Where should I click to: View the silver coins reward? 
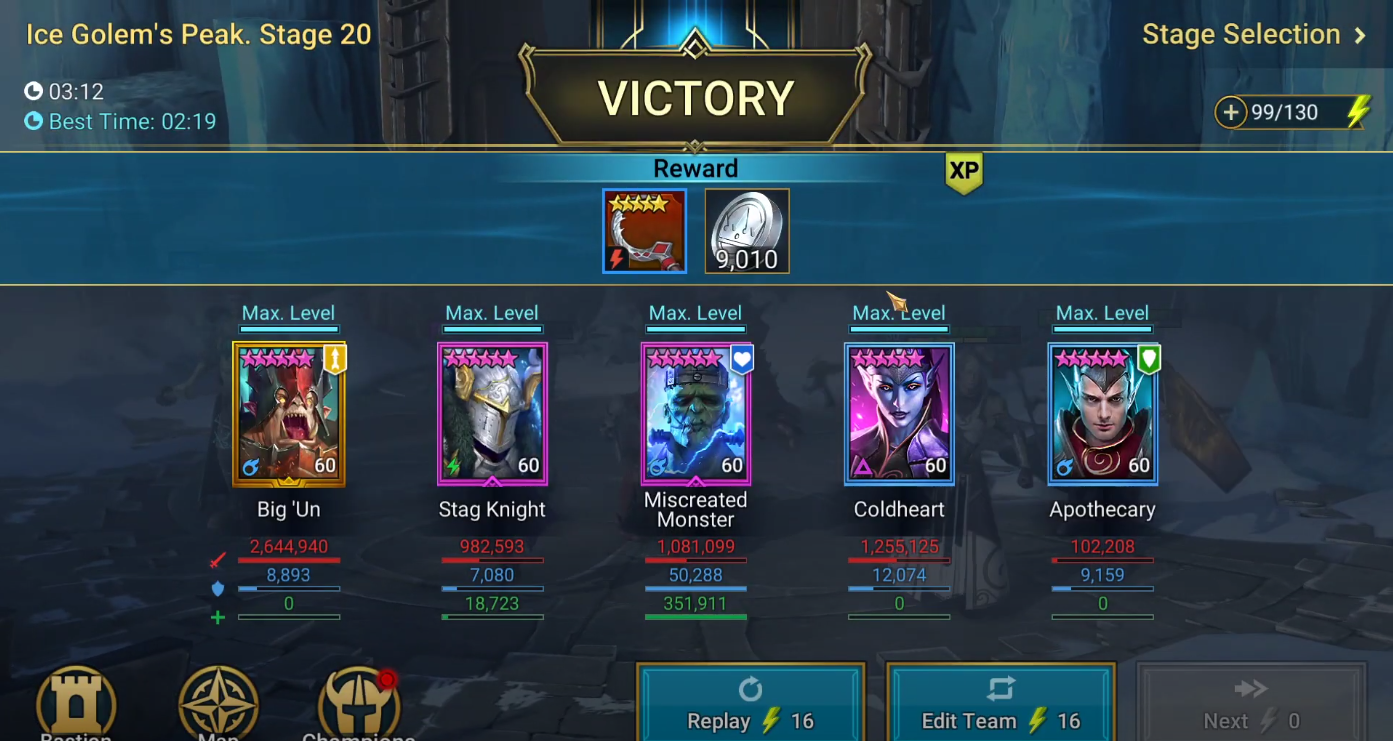pyautogui.click(x=747, y=231)
